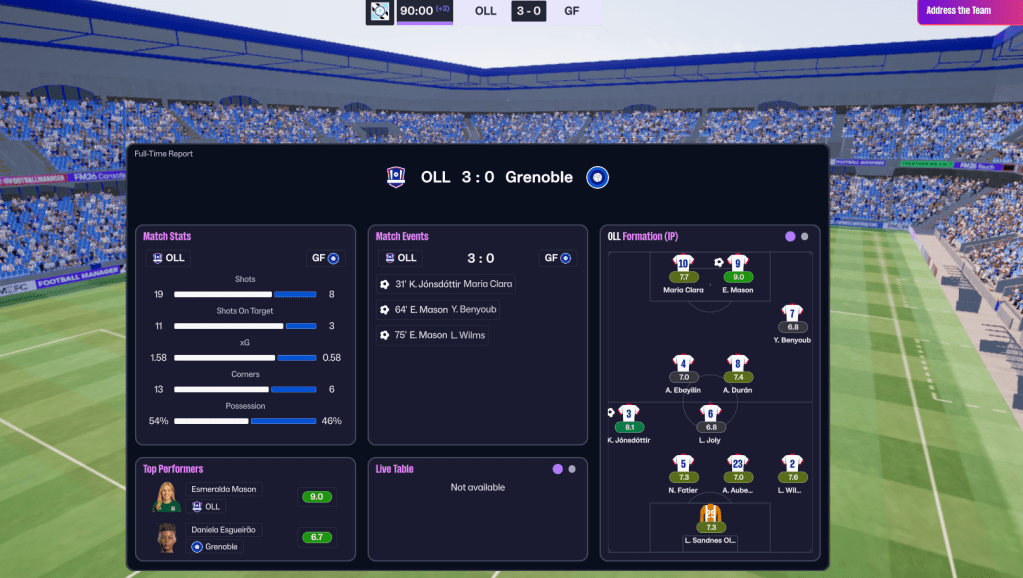Screen dimensions: 1023x578
Task: Click the Address the Team button
Action: (961, 11)
